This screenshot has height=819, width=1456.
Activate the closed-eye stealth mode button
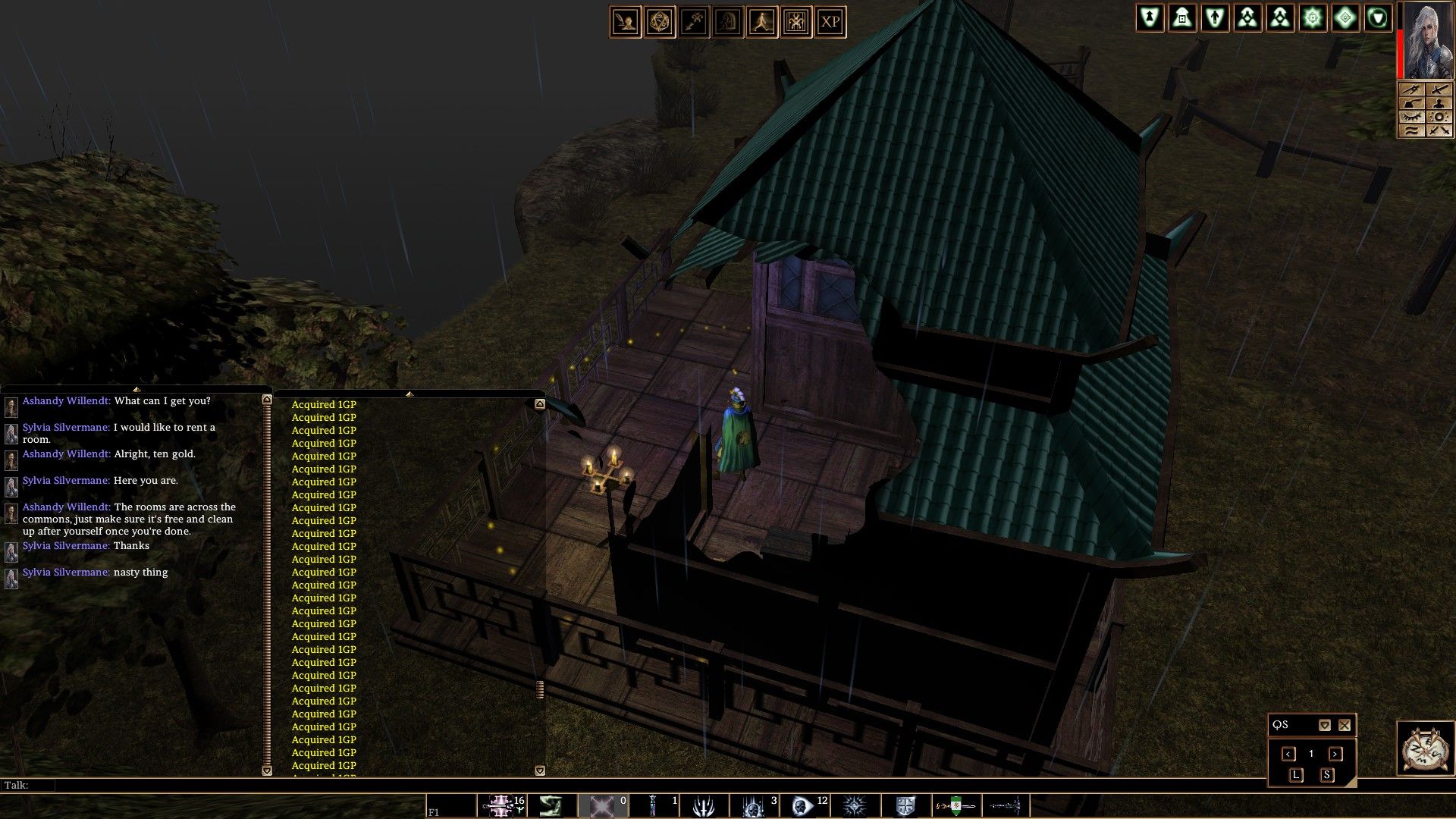click(1411, 117)
